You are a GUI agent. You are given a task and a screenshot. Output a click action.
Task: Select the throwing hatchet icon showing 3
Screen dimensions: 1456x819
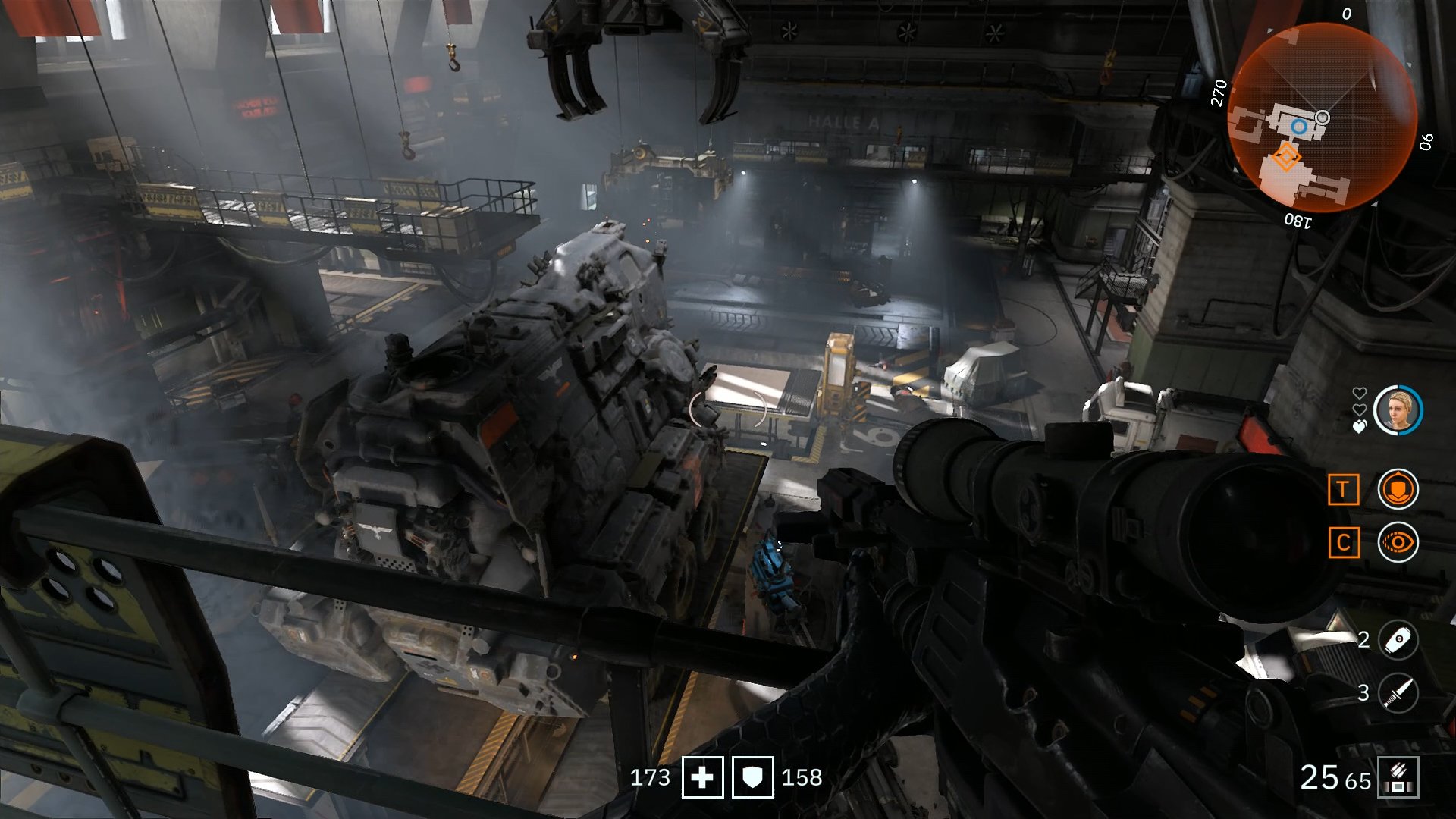coord(1398,692)
